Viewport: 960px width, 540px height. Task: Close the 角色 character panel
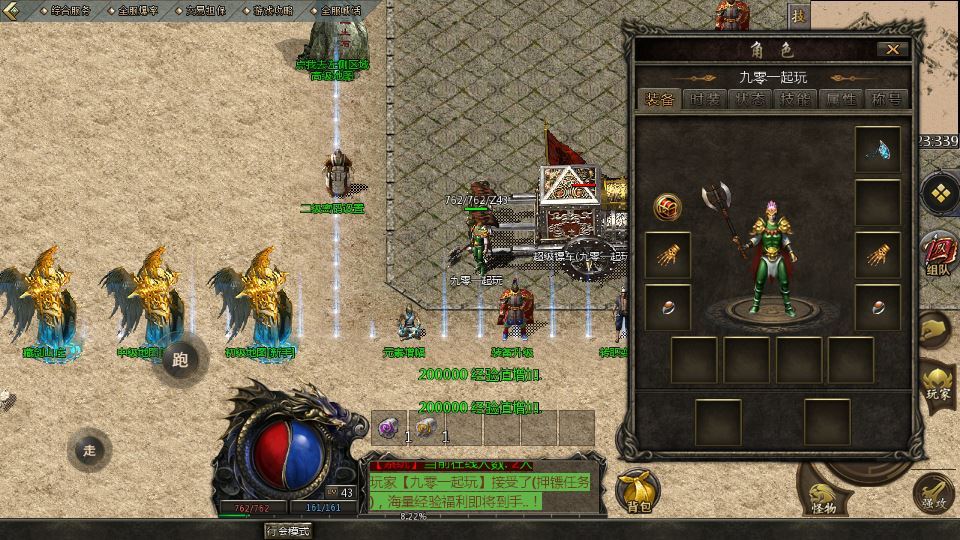892,49
